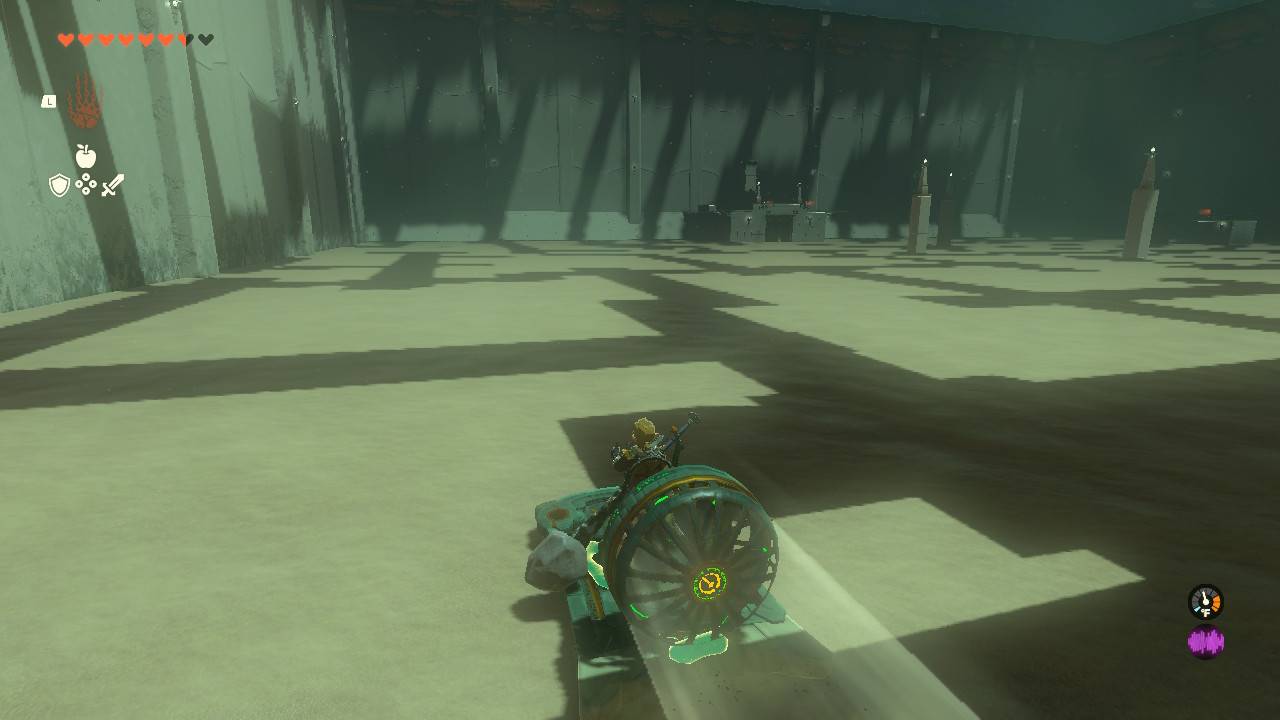Click the temperature gauge needle
Viewport: 1280px width, 720px height.
pos(1204,598)
